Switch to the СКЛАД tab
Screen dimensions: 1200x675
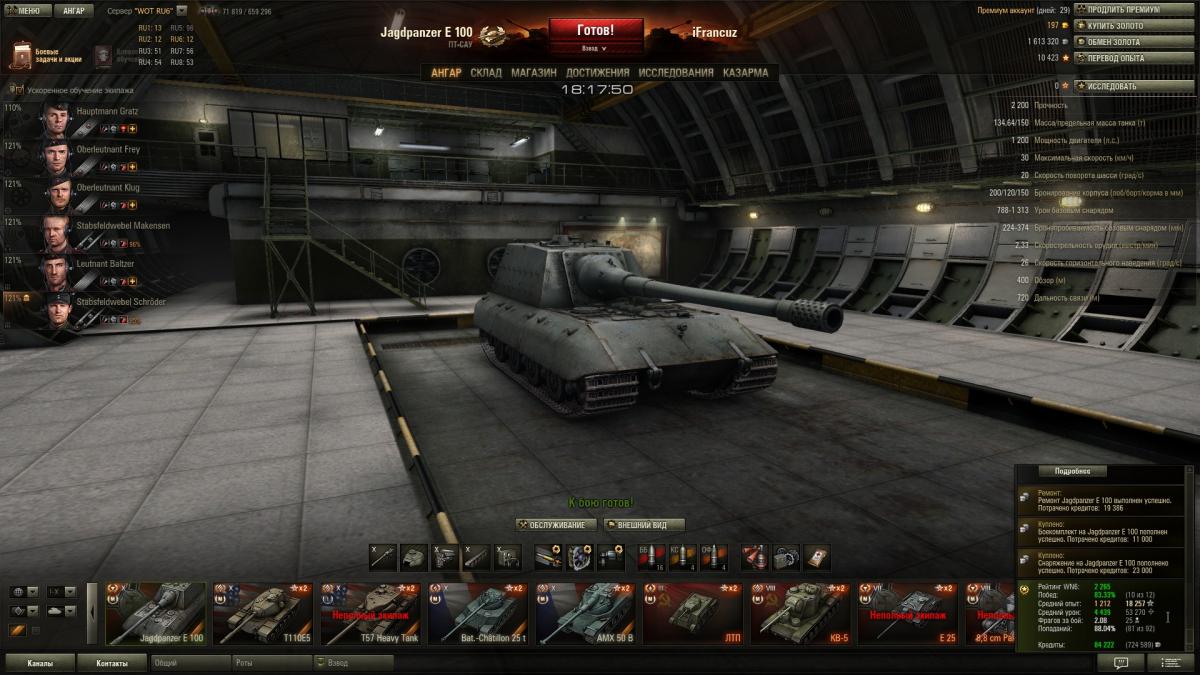click(486, 73)
